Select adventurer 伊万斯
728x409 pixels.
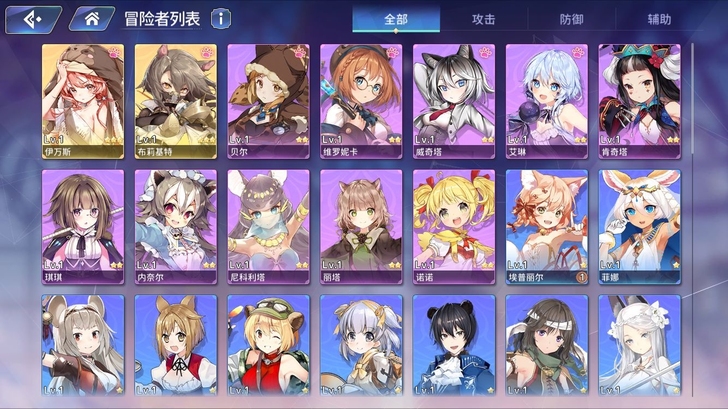tap(83, 100)
